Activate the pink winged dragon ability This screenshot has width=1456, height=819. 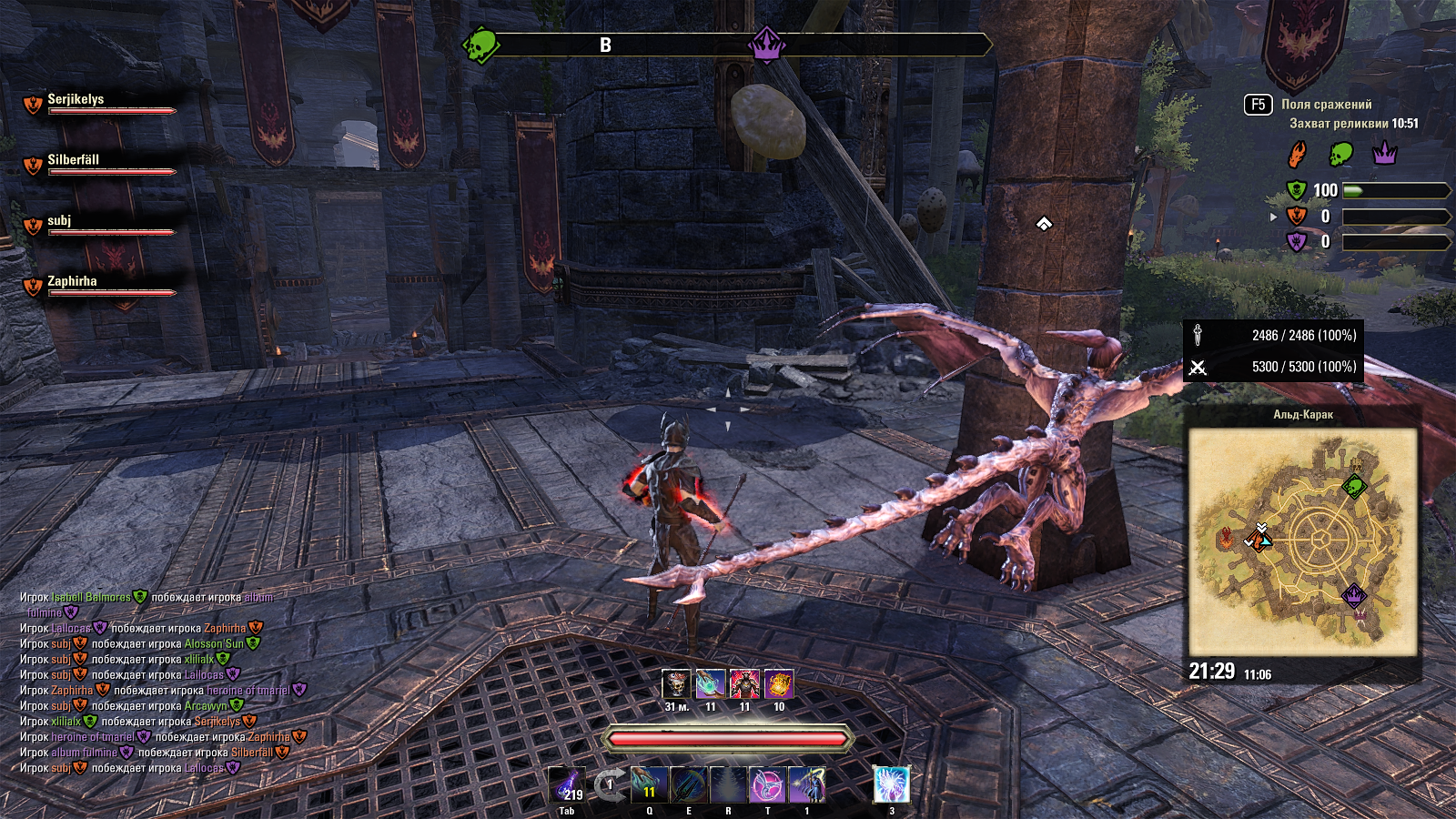coord(767,784)
